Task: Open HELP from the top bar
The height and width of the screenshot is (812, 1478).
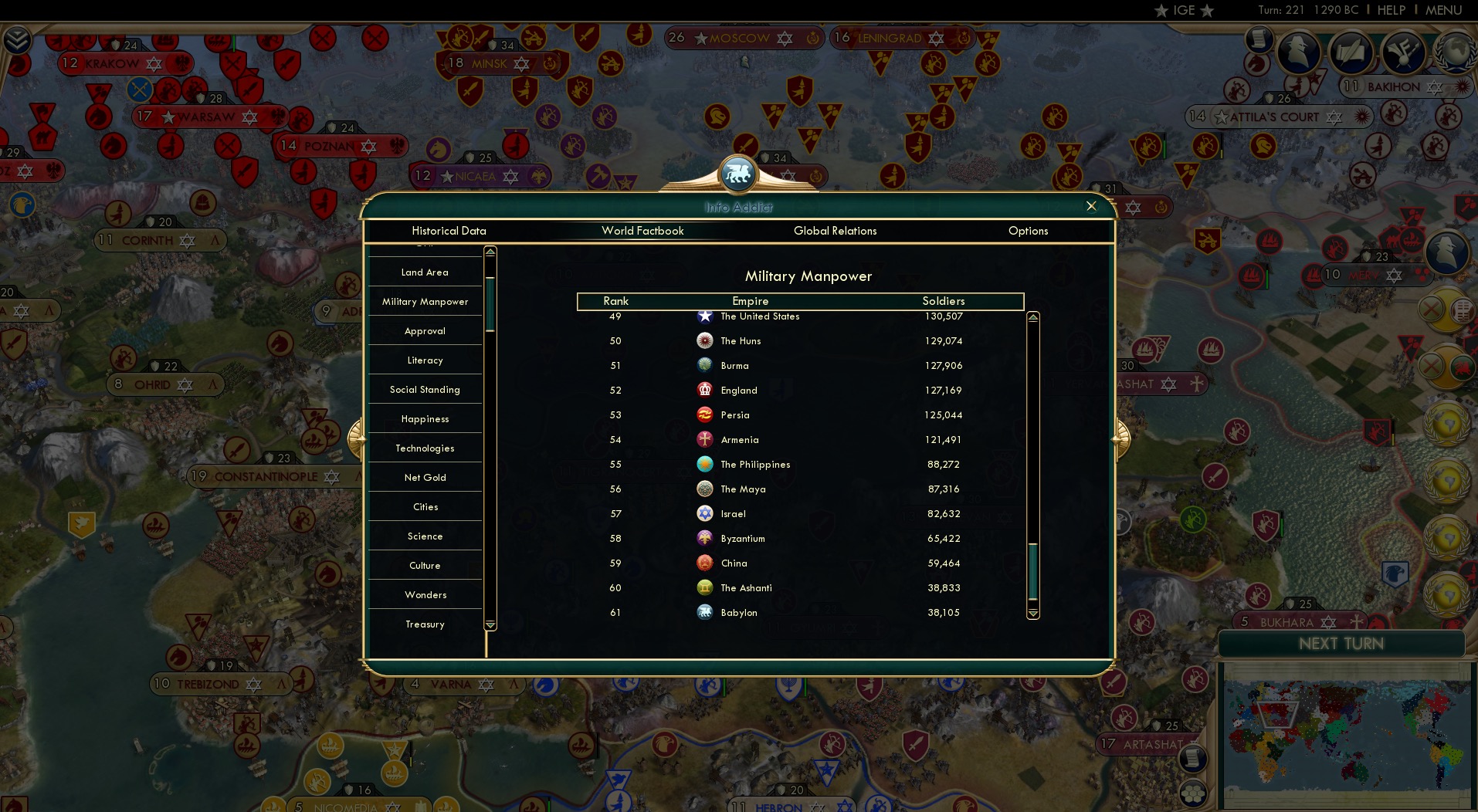Action: coord(1392,10)
